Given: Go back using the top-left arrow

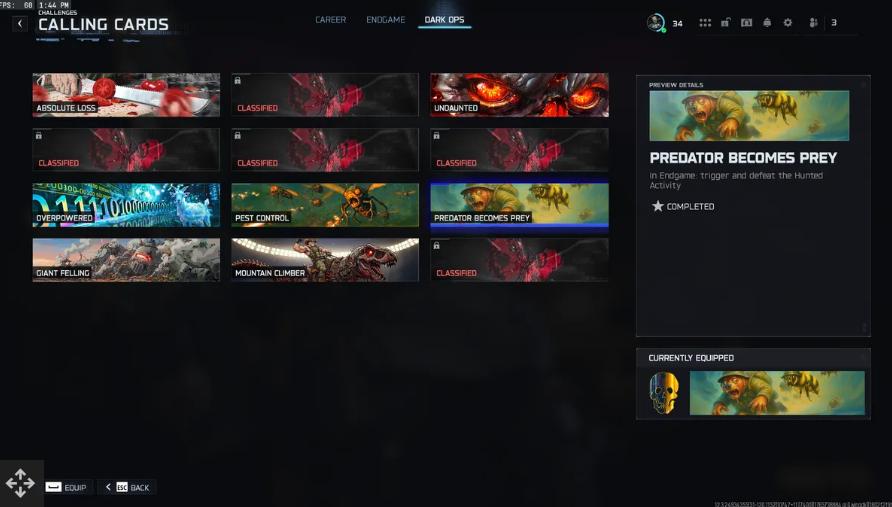Looking at the screenshot, I should (20, 23).
